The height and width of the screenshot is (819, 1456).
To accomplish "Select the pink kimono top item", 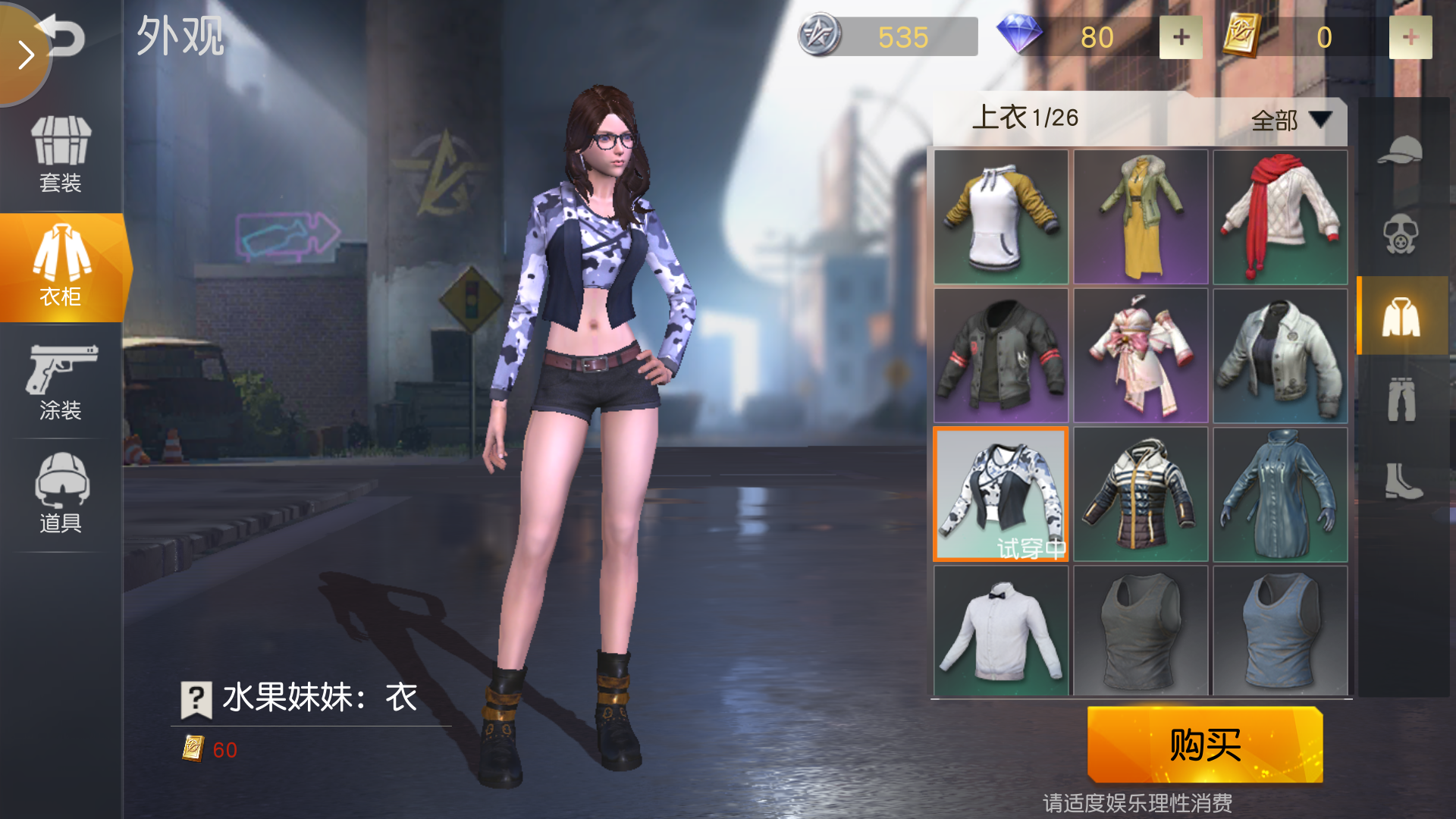I will [1141, 353].
